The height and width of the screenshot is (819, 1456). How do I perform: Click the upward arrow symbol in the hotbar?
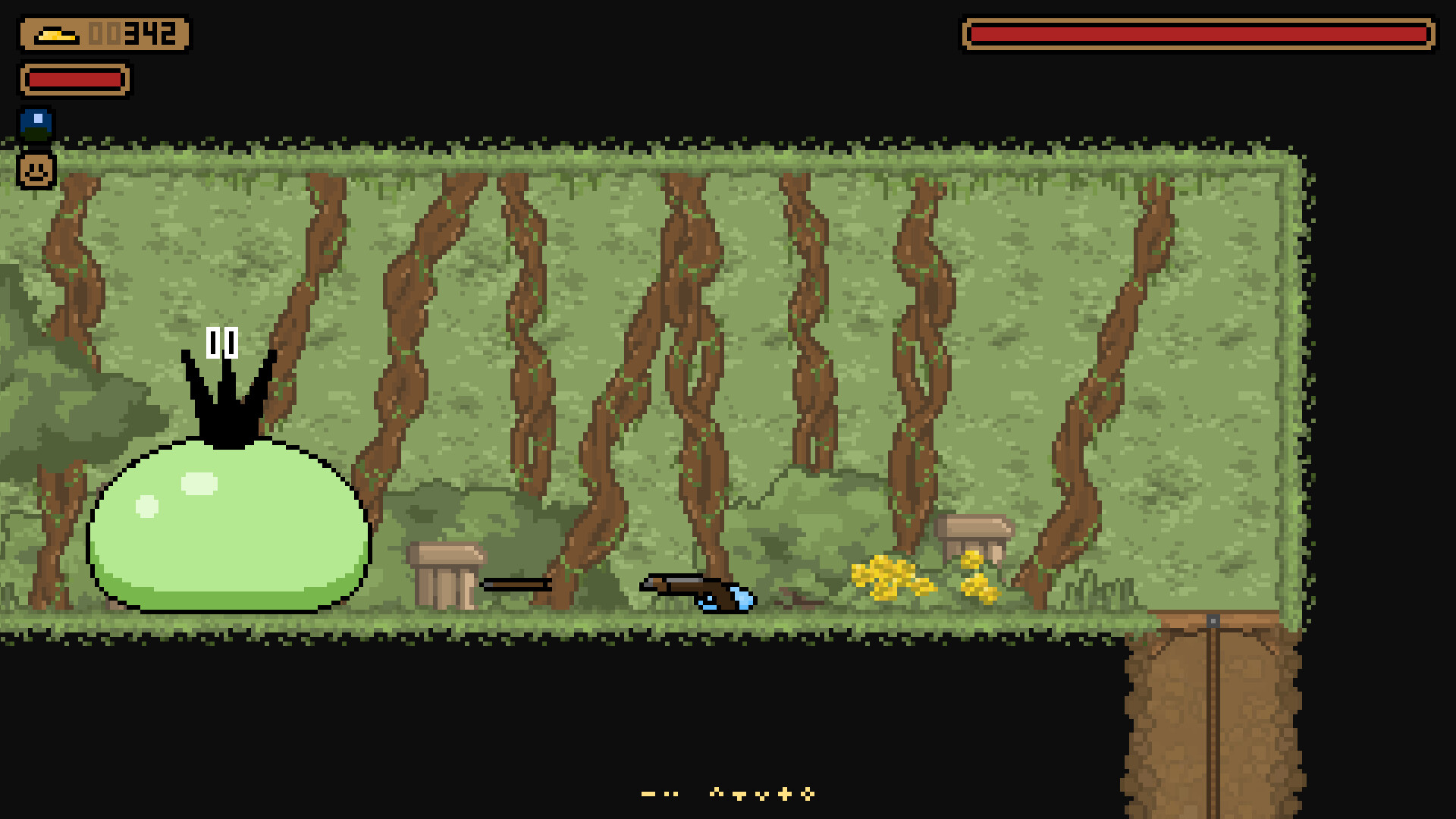[x=716, y=793]
